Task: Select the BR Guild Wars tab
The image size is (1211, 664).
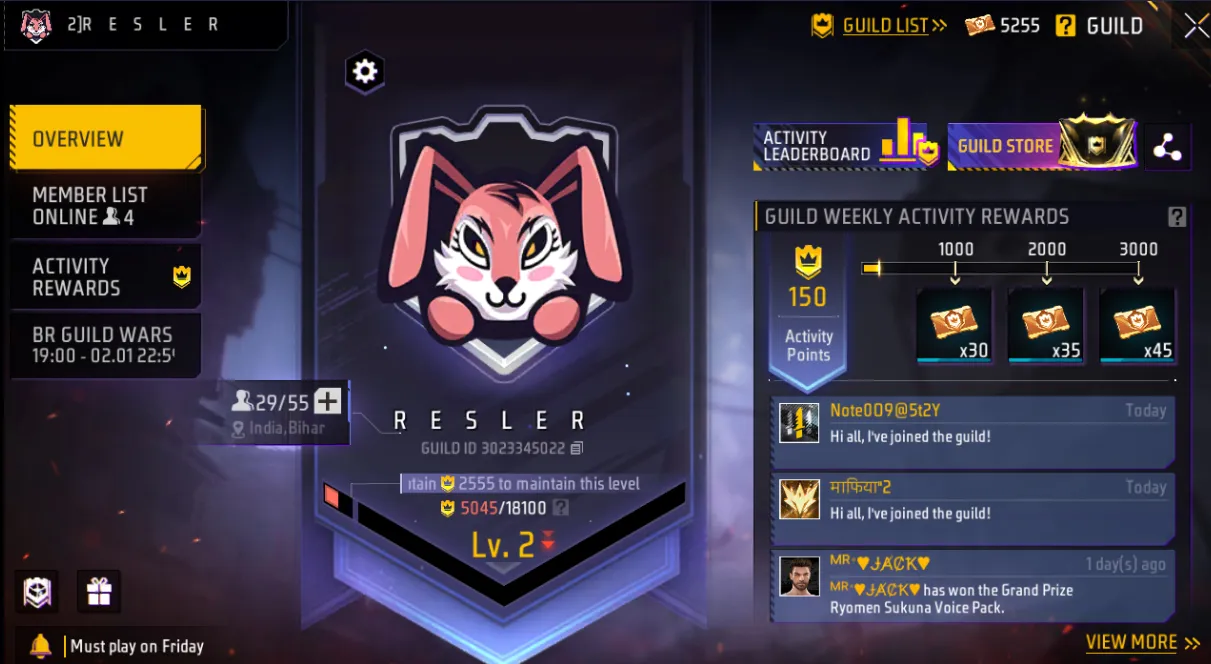Action: [x=105, y=345]
